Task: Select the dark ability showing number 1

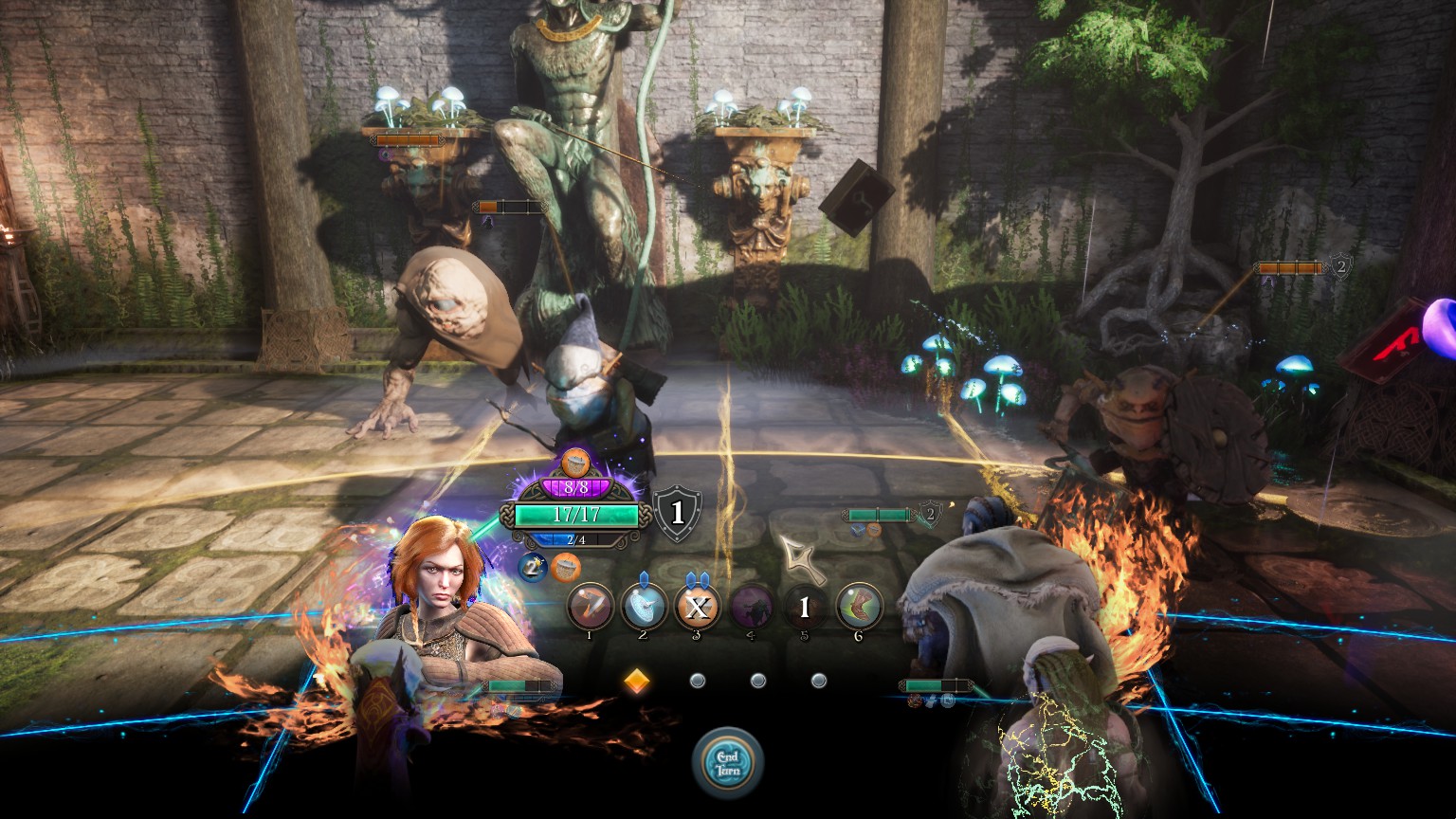Action: (805, 607)
